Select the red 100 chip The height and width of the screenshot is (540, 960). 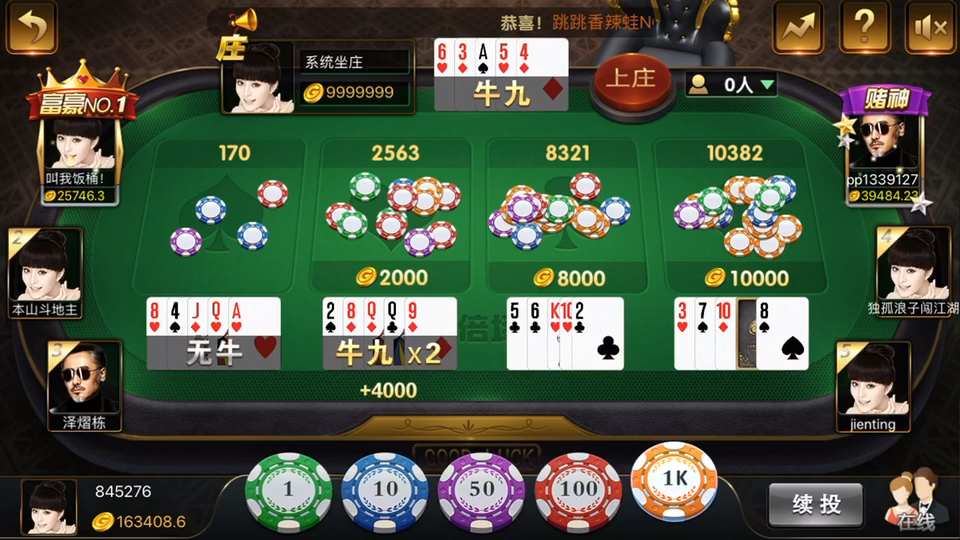(579, 490)
